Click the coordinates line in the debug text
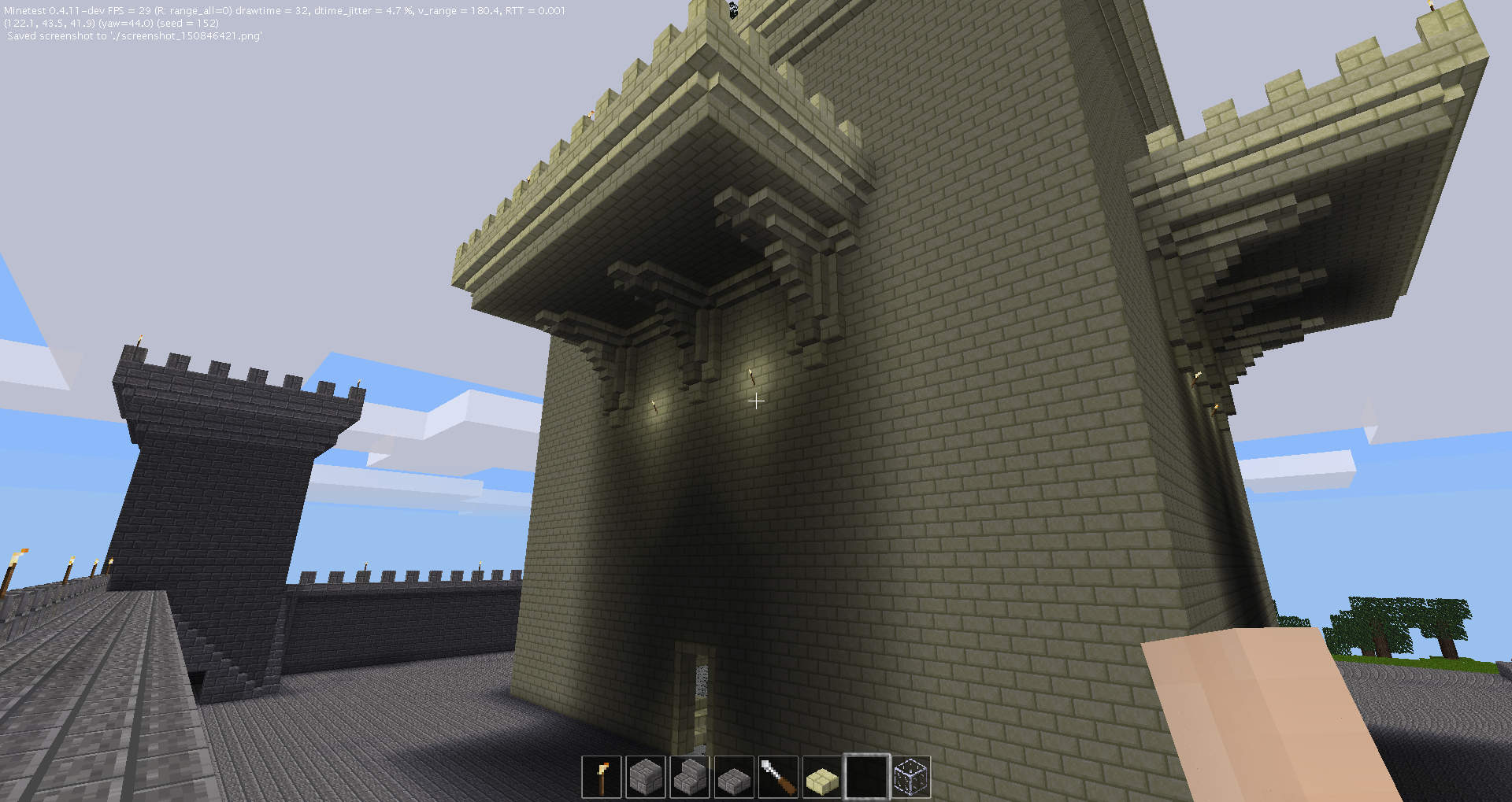 pos(47,23)
